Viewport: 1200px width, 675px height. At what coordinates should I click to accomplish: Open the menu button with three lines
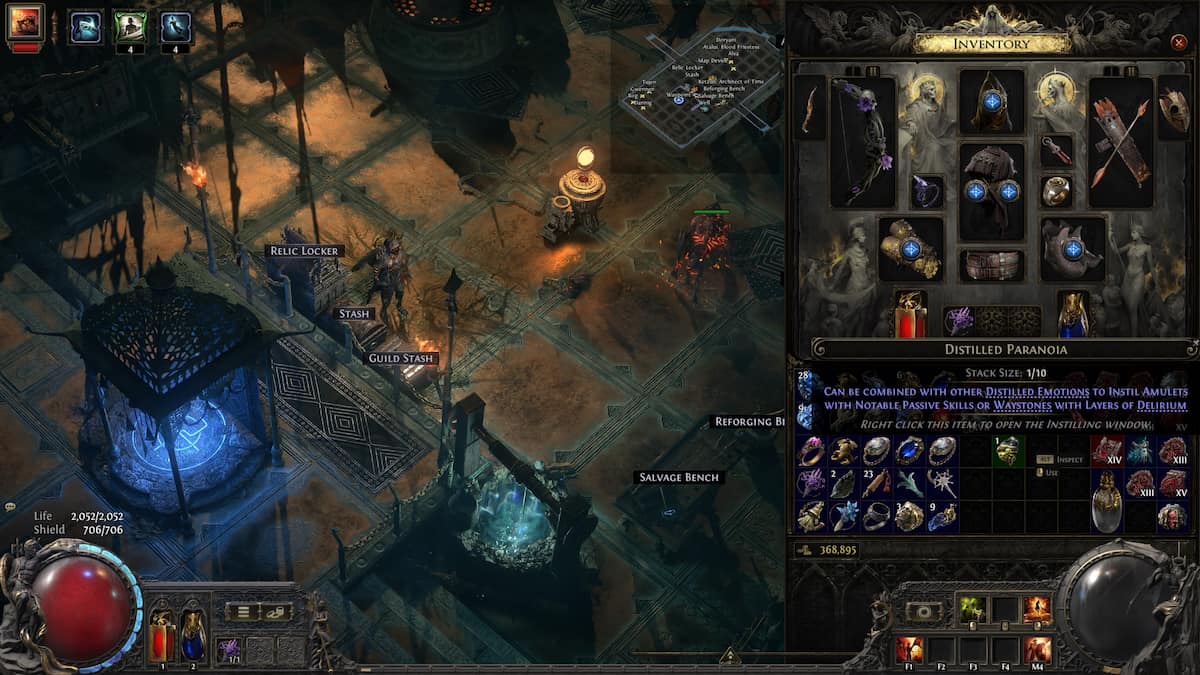[242, 611]
